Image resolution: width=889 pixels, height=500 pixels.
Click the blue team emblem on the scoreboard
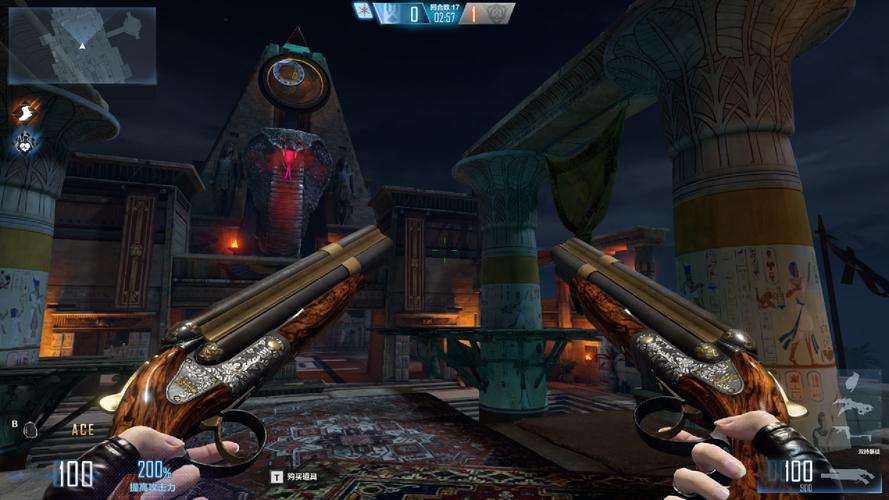[390, 13]
